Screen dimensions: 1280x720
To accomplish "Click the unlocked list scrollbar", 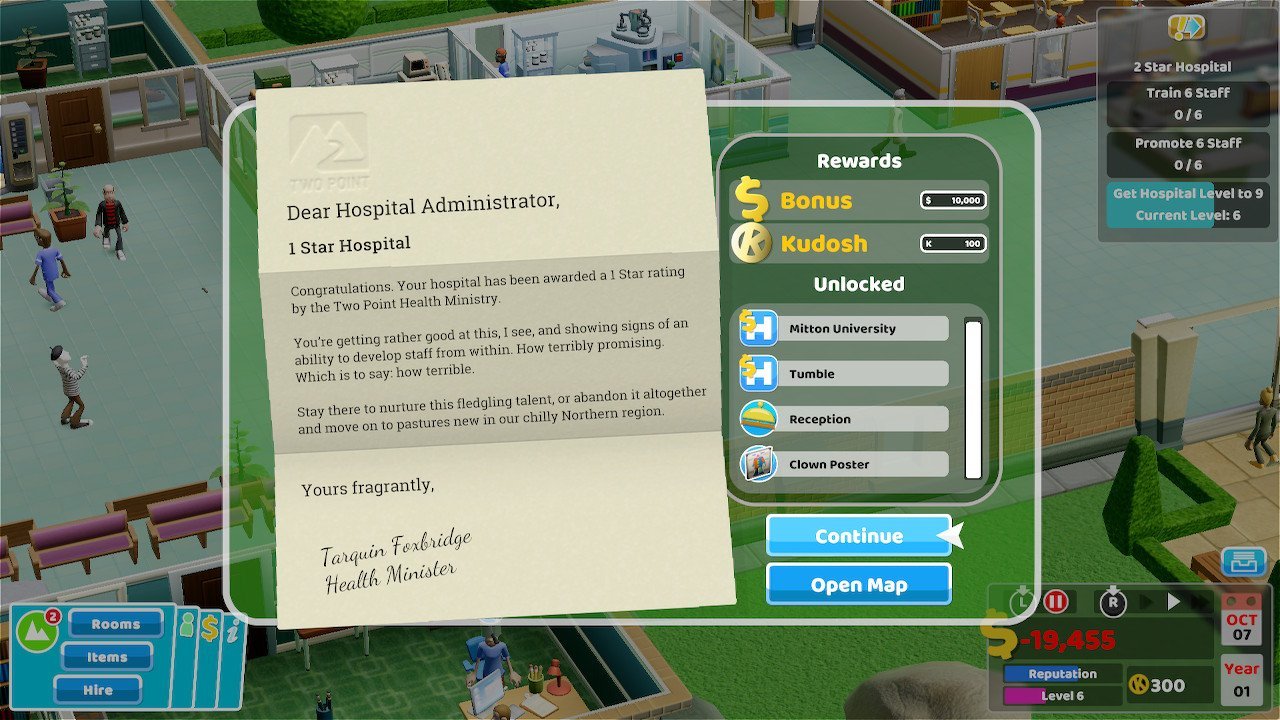I will tap(973, 398).
